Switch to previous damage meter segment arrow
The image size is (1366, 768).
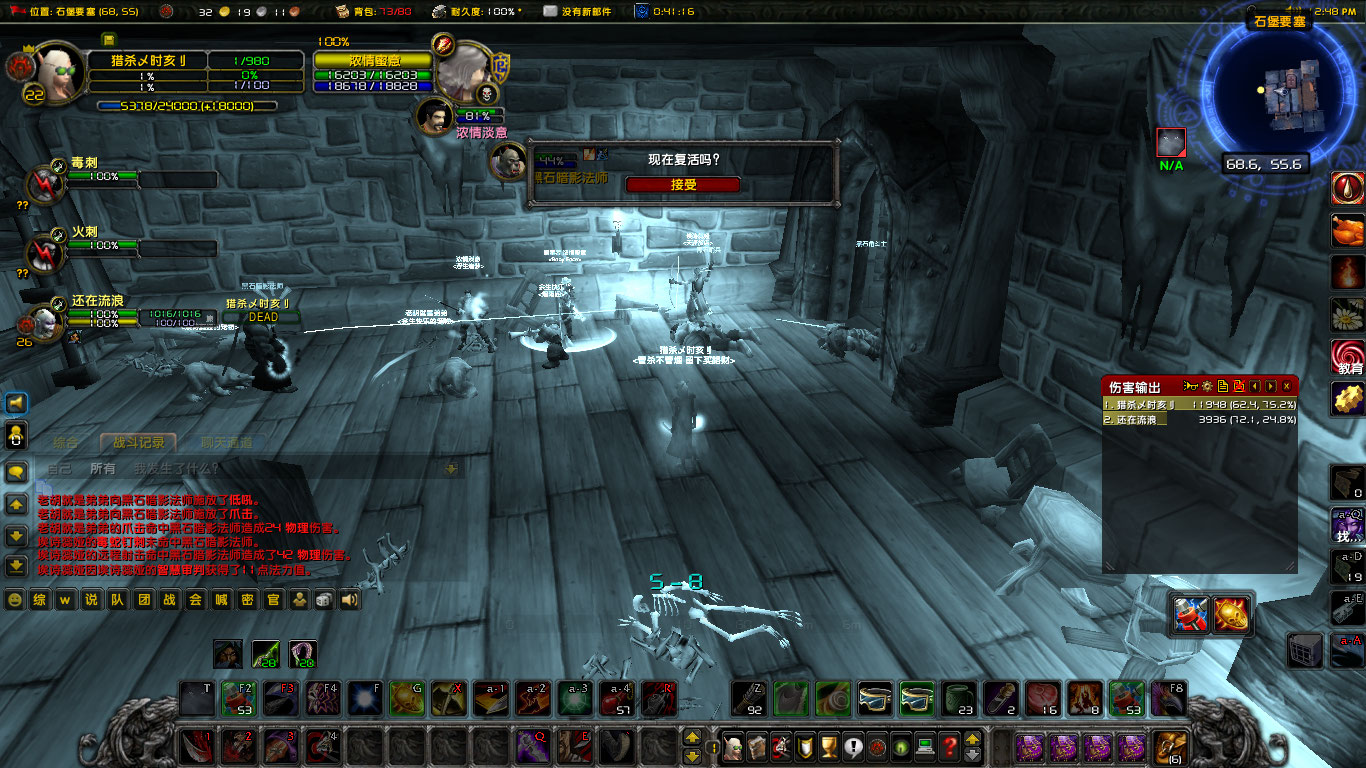point(1256,384)
